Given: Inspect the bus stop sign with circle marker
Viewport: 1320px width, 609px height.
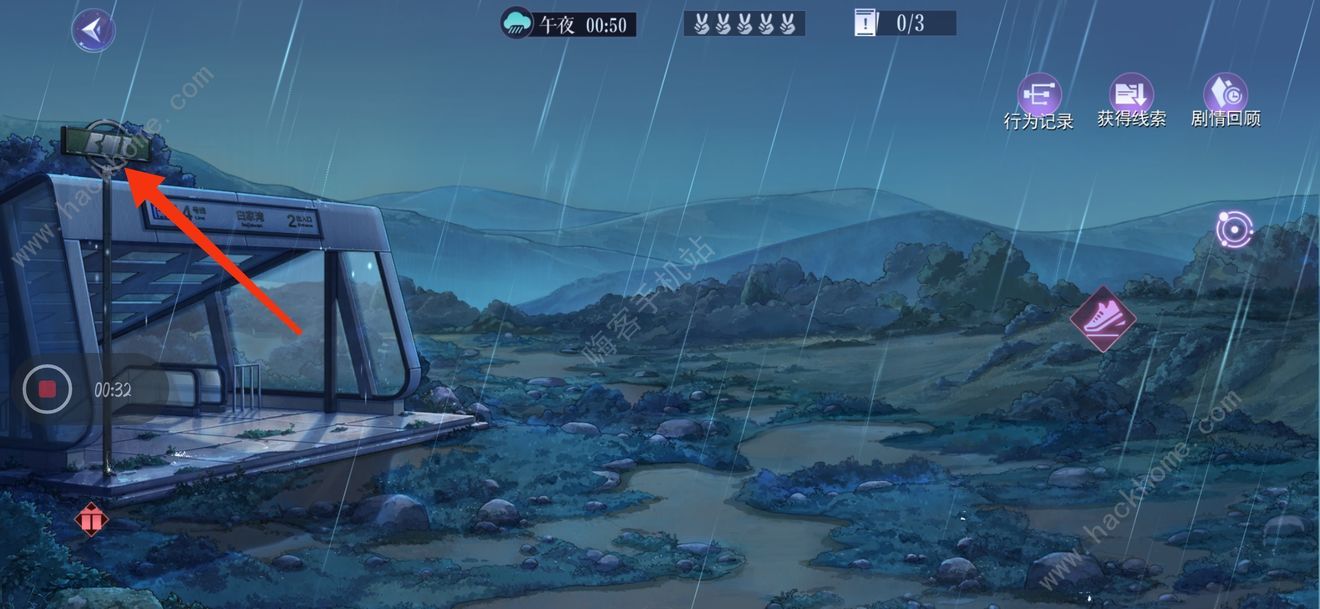Looking at the screenshot, I should [106, 144].
